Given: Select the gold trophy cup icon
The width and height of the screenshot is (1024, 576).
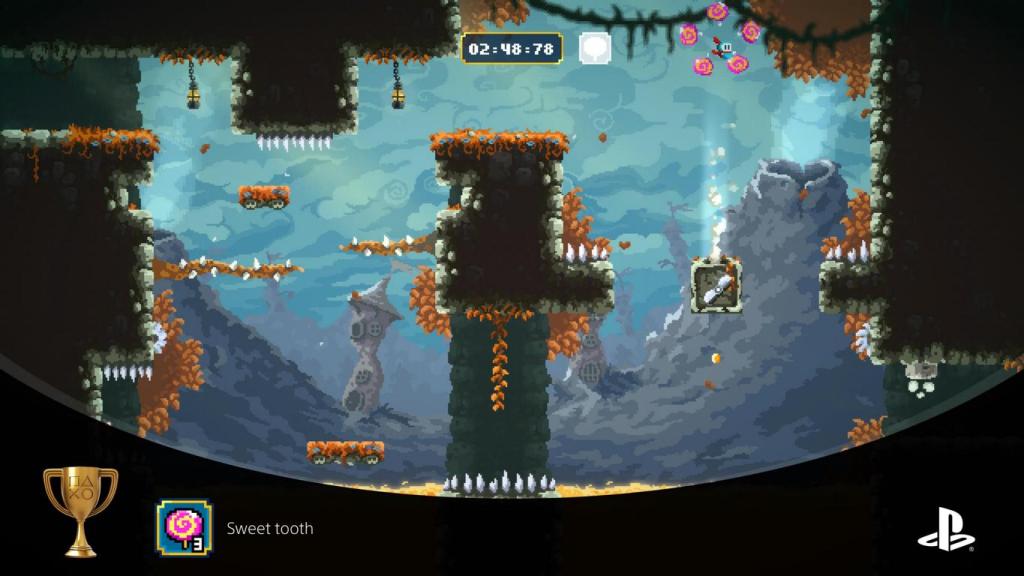Looking at the screenshot, I should coord(81,509).
